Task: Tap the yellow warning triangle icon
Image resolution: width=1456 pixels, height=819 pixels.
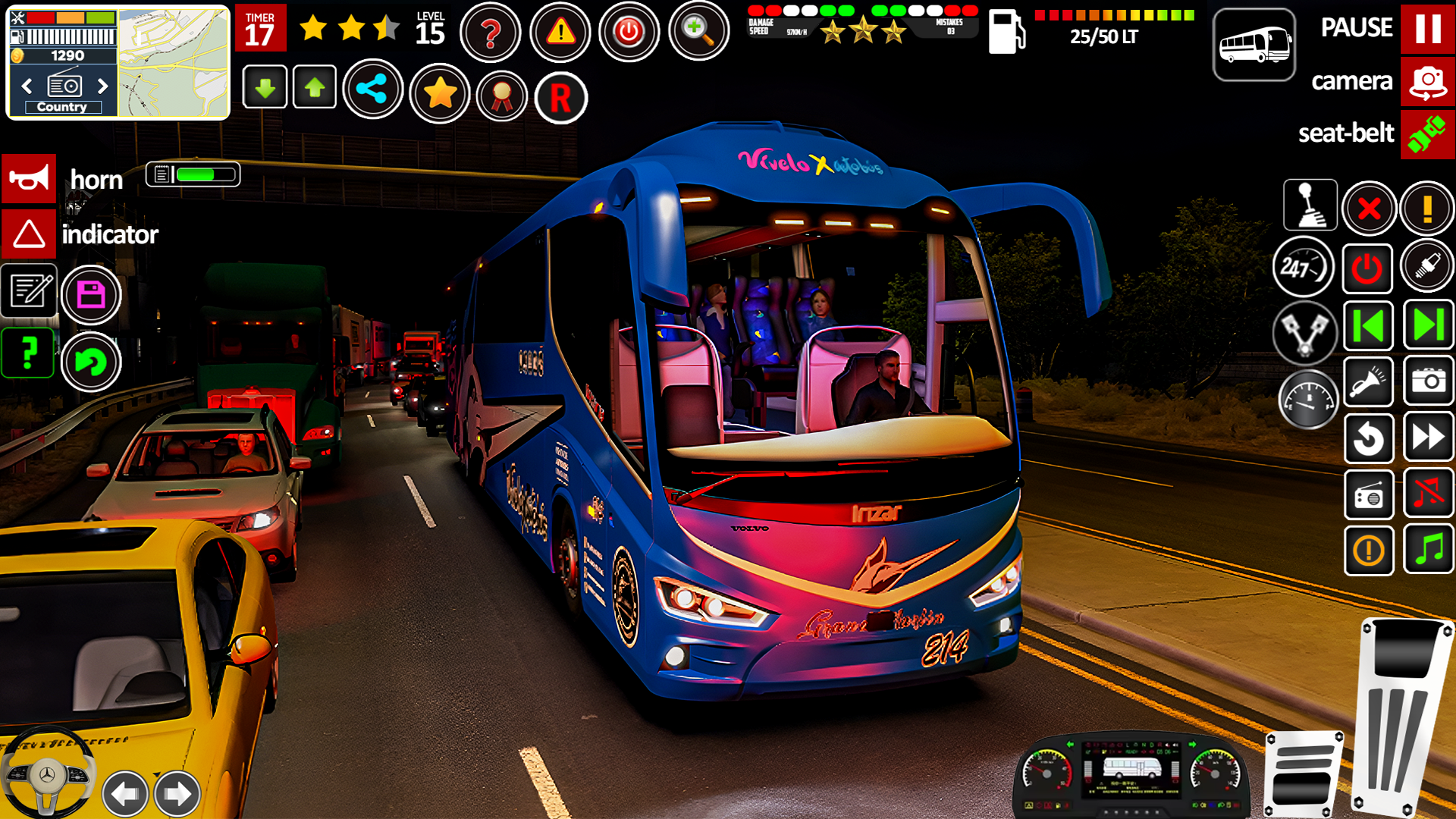Action: pyautogui.click(x=560, y=32)
